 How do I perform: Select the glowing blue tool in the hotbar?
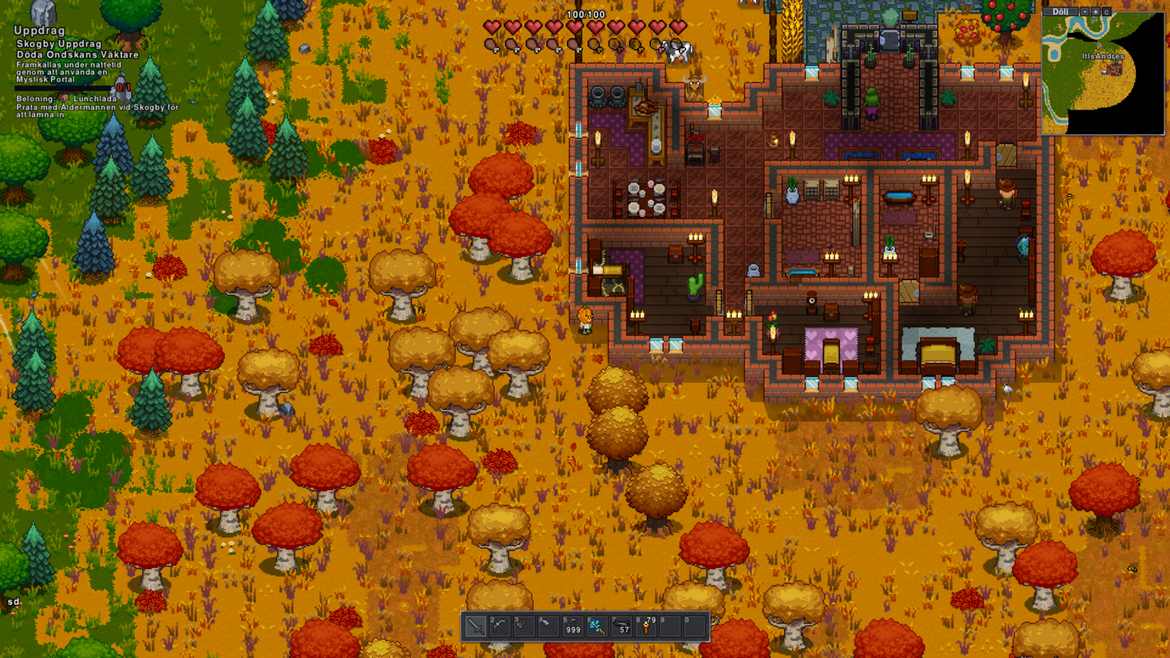[x=596, y=627]
